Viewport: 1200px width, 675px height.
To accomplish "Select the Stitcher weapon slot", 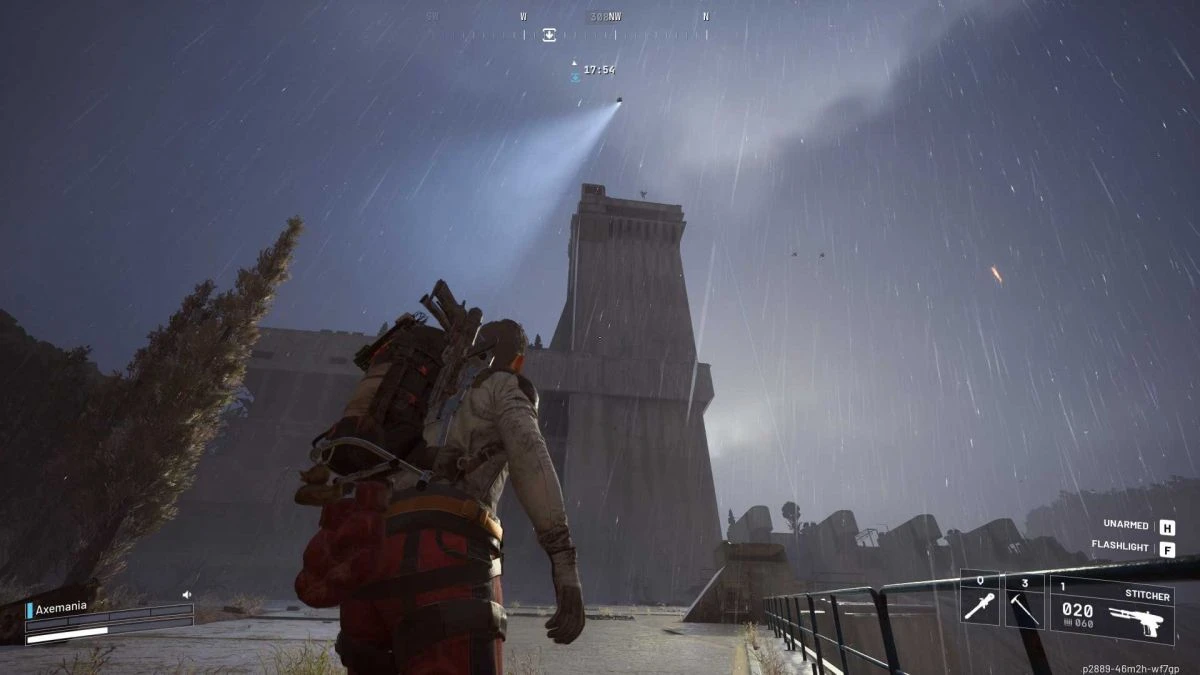I will tap(1110, 608).
